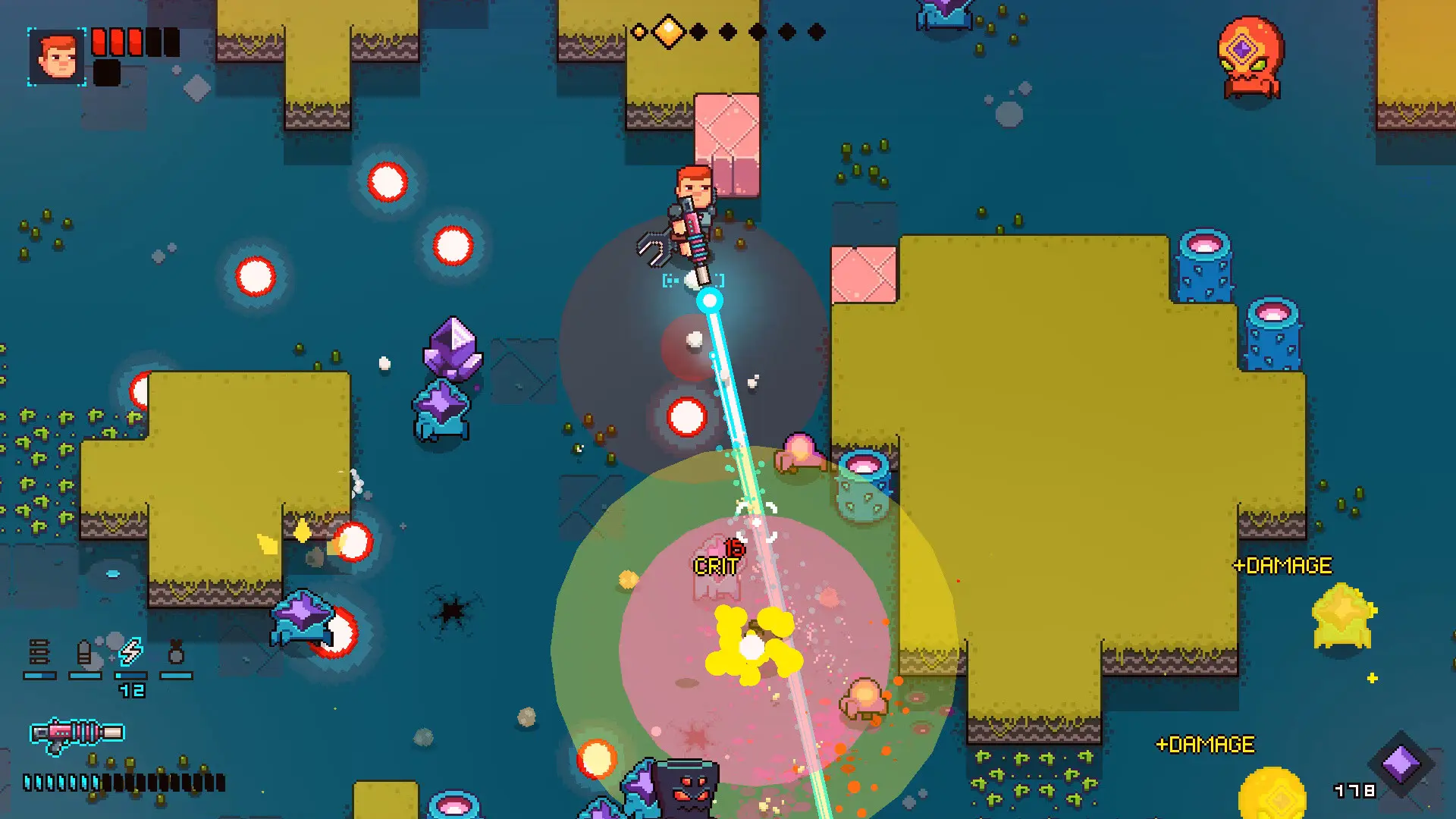Toggle the first red health cell
This screenshot has height=819, width=1456.
tap(98, 43)
